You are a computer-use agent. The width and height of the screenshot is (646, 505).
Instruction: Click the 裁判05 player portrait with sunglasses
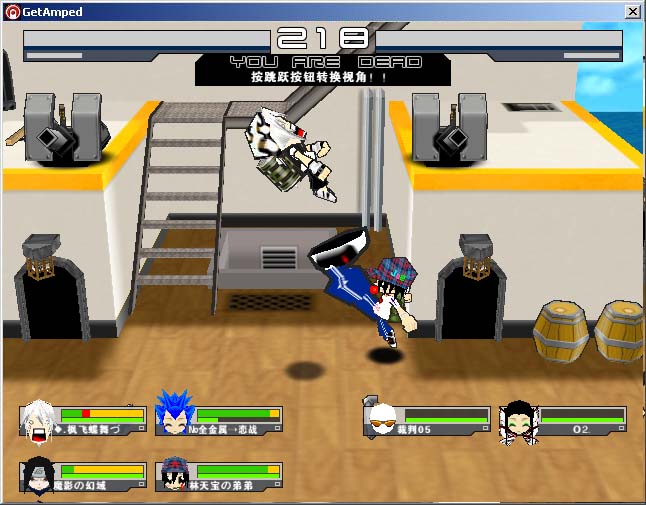point(381,417)
